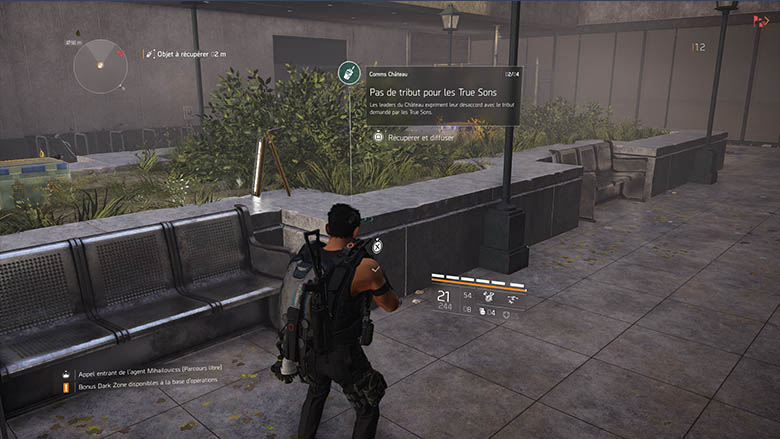Use the armor kit icon
This screenshot has width=780, height=439.
pyautogui.click(x=507, y=313)
